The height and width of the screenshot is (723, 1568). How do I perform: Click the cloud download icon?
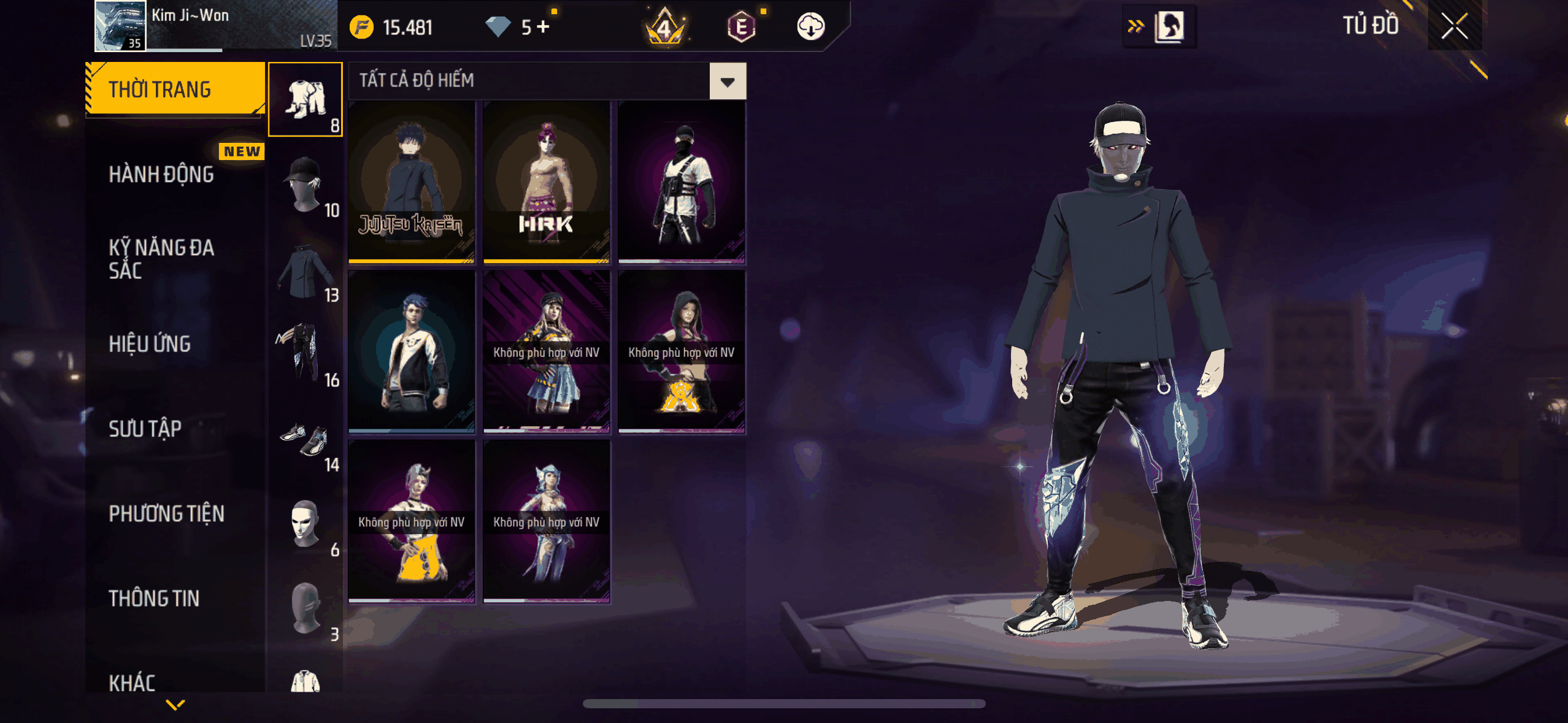coord(810,27)
